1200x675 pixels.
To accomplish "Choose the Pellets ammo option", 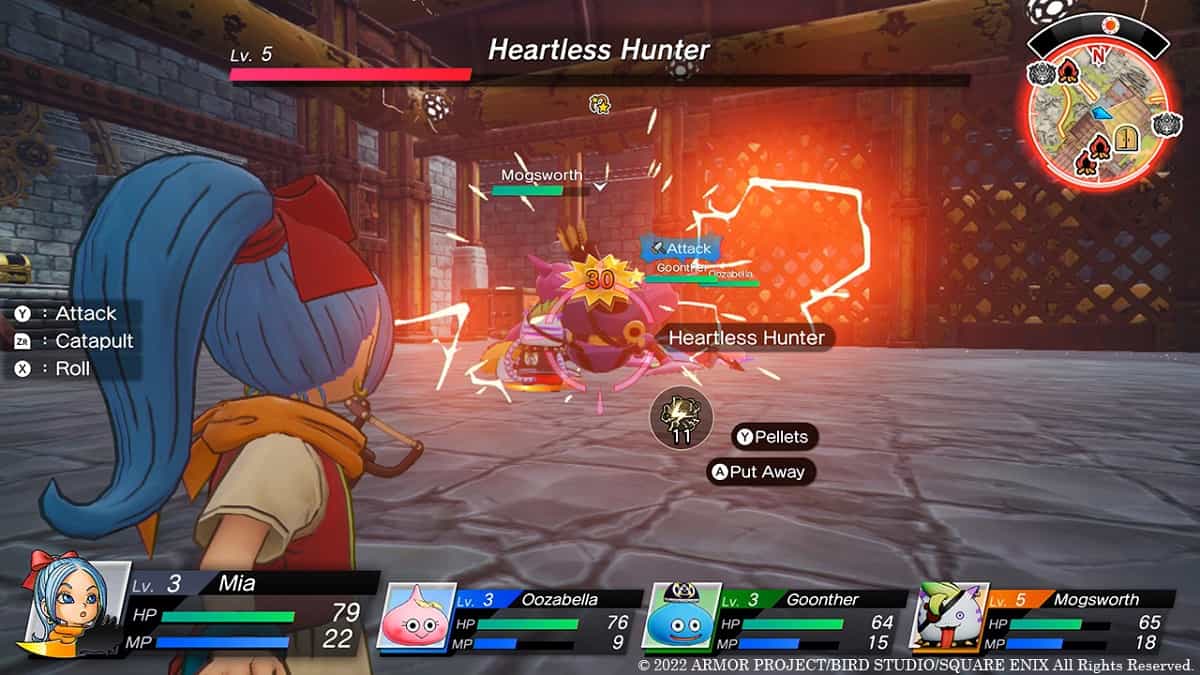I will [x=775, y=437].
